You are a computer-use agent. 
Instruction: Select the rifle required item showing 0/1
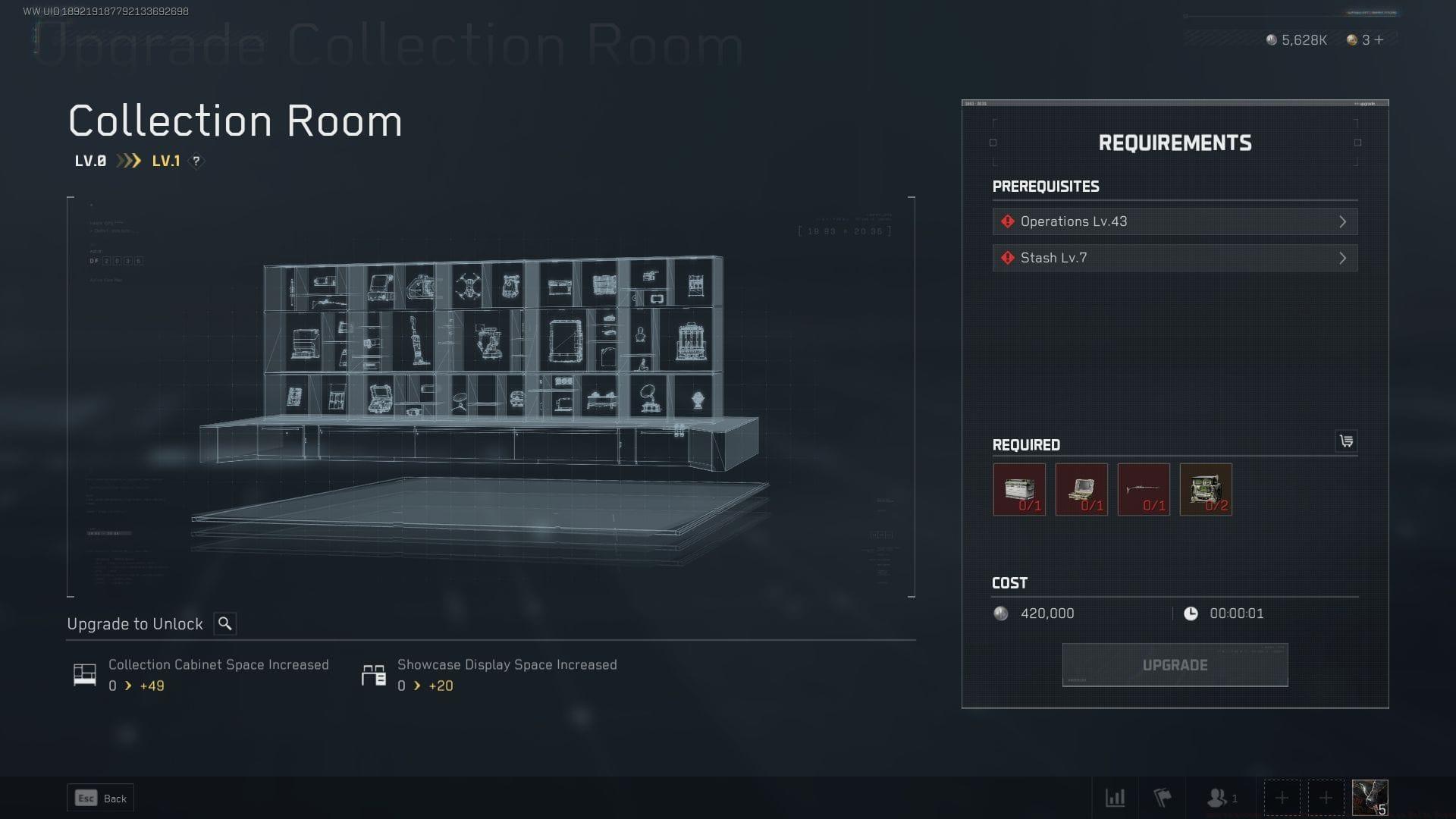tap(1143, 489)
